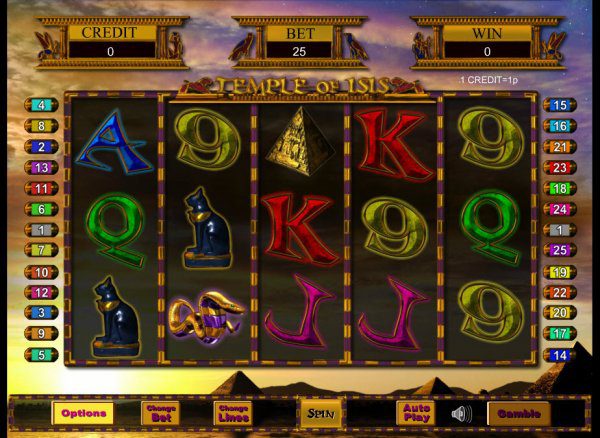This screenshot has width=600, height=438.
Task: Show payline number 10
Action: click(x=41, y=271)
